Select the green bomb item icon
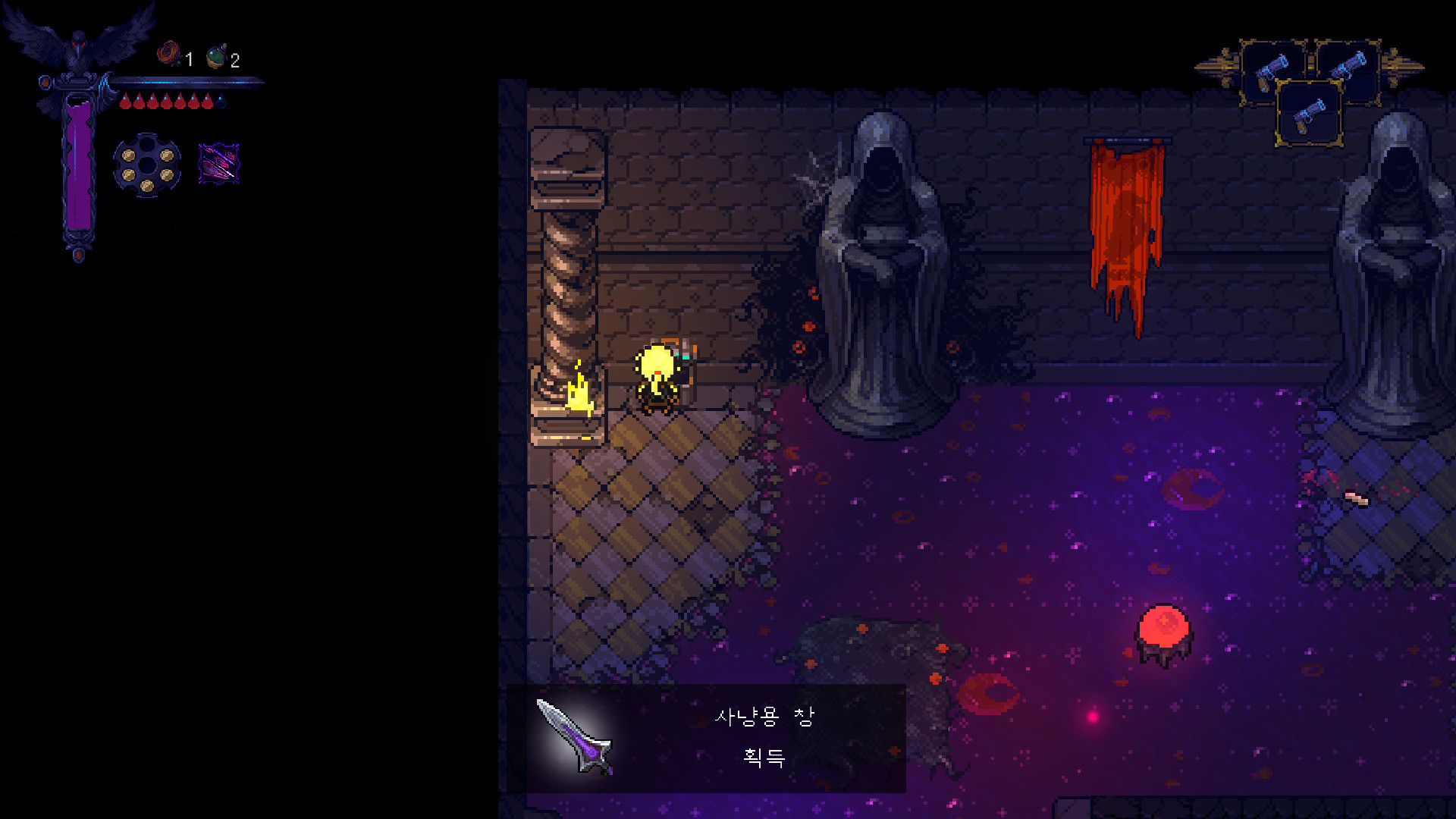 tap(217, 57)
